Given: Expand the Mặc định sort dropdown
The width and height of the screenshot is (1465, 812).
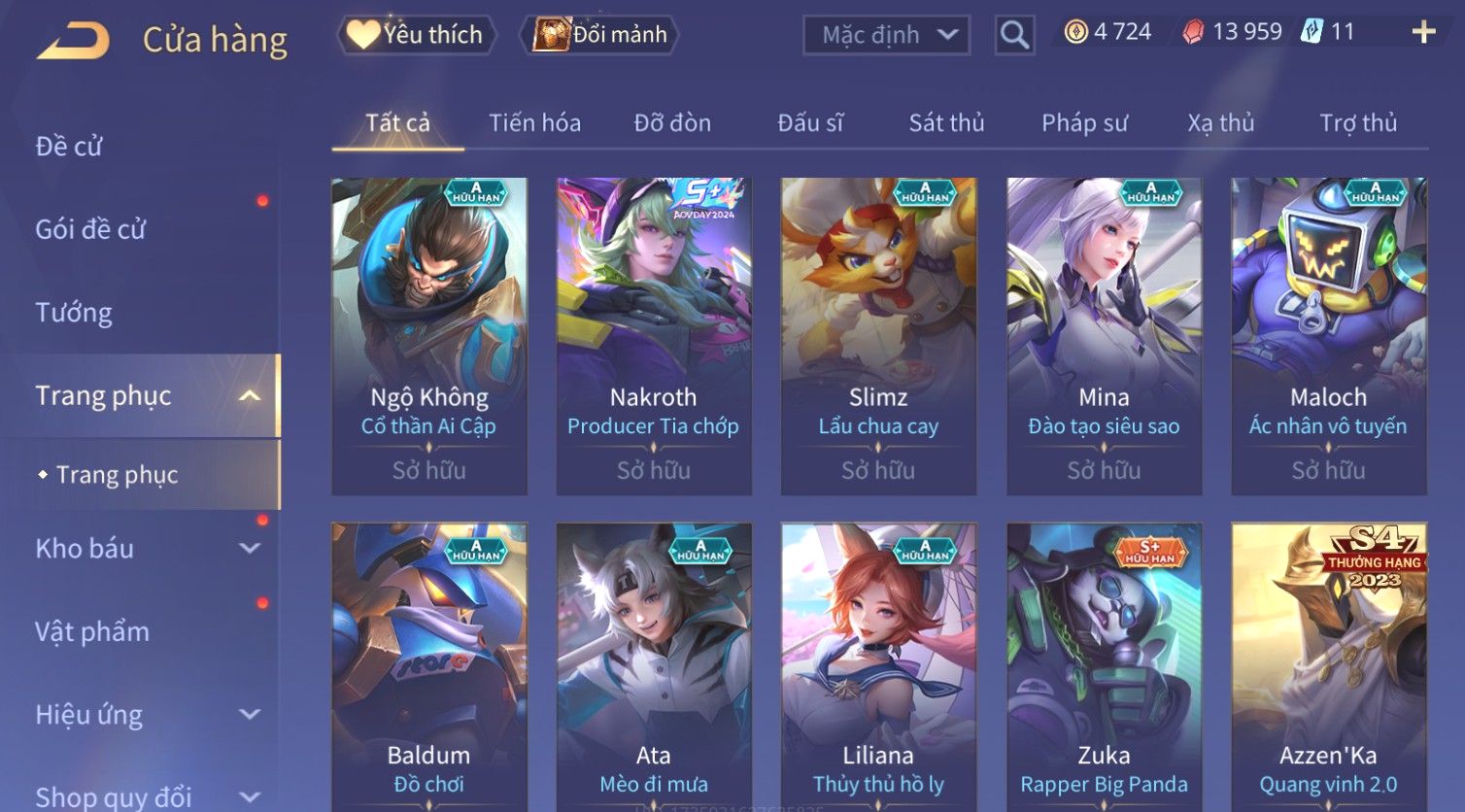Looking at the screenshot, I should 886,35.
